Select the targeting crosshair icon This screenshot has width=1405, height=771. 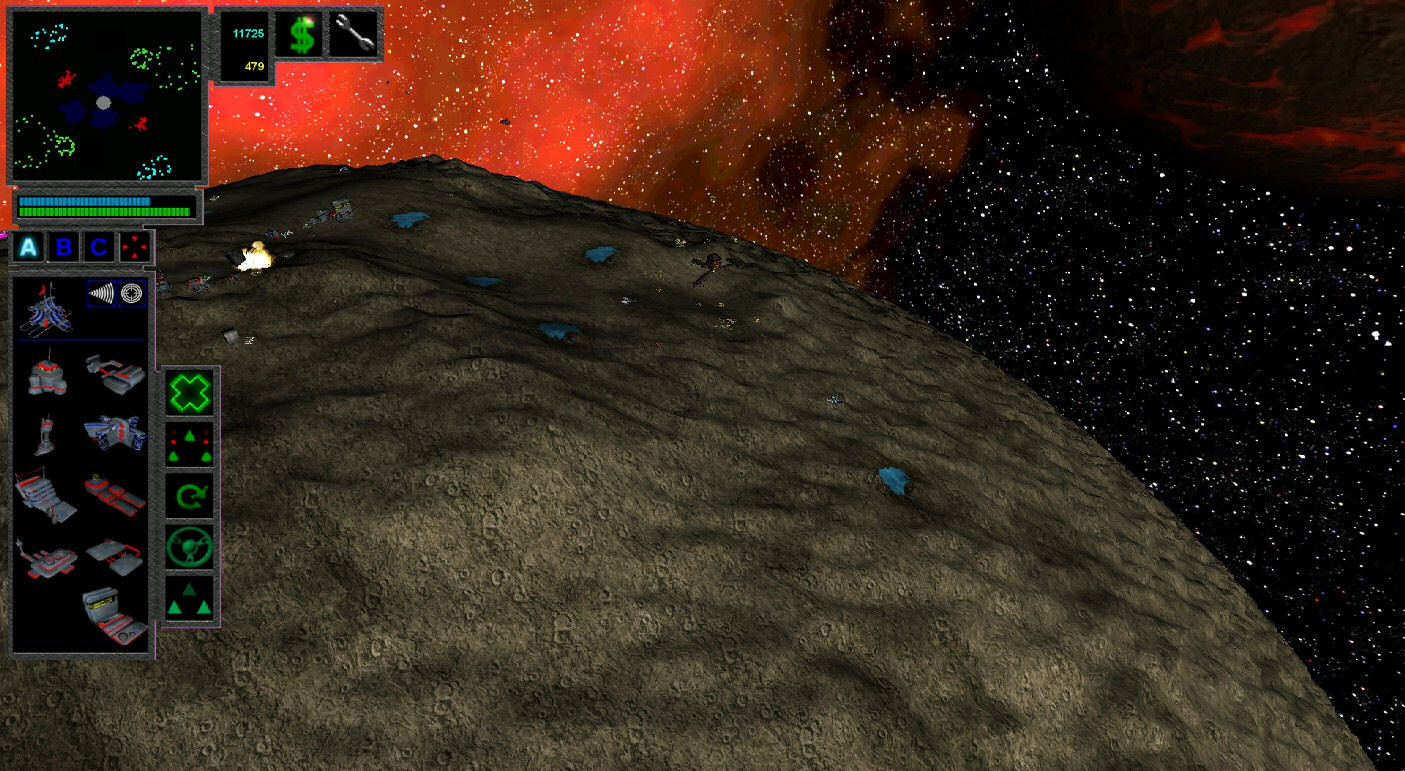[x=133, y=292]
